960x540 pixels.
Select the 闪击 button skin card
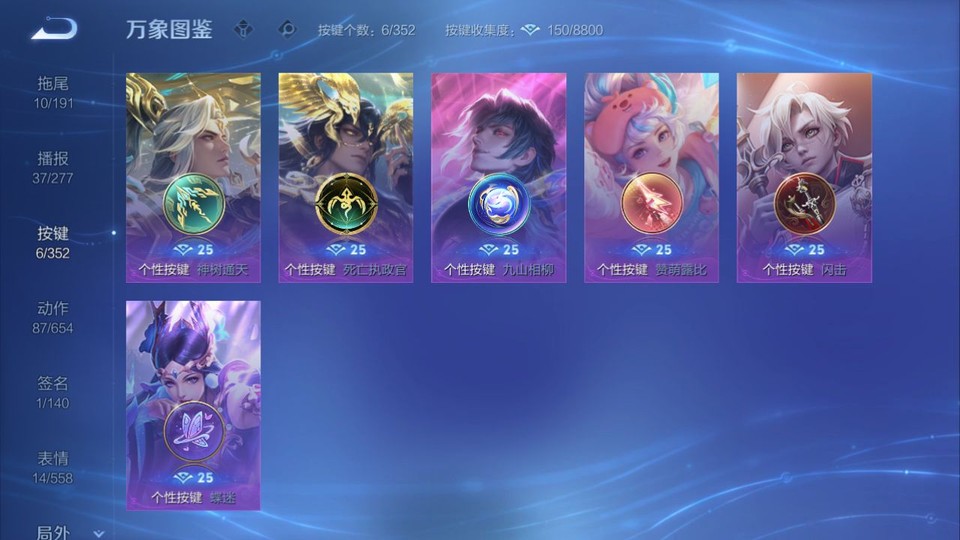(x=804, y=177)
